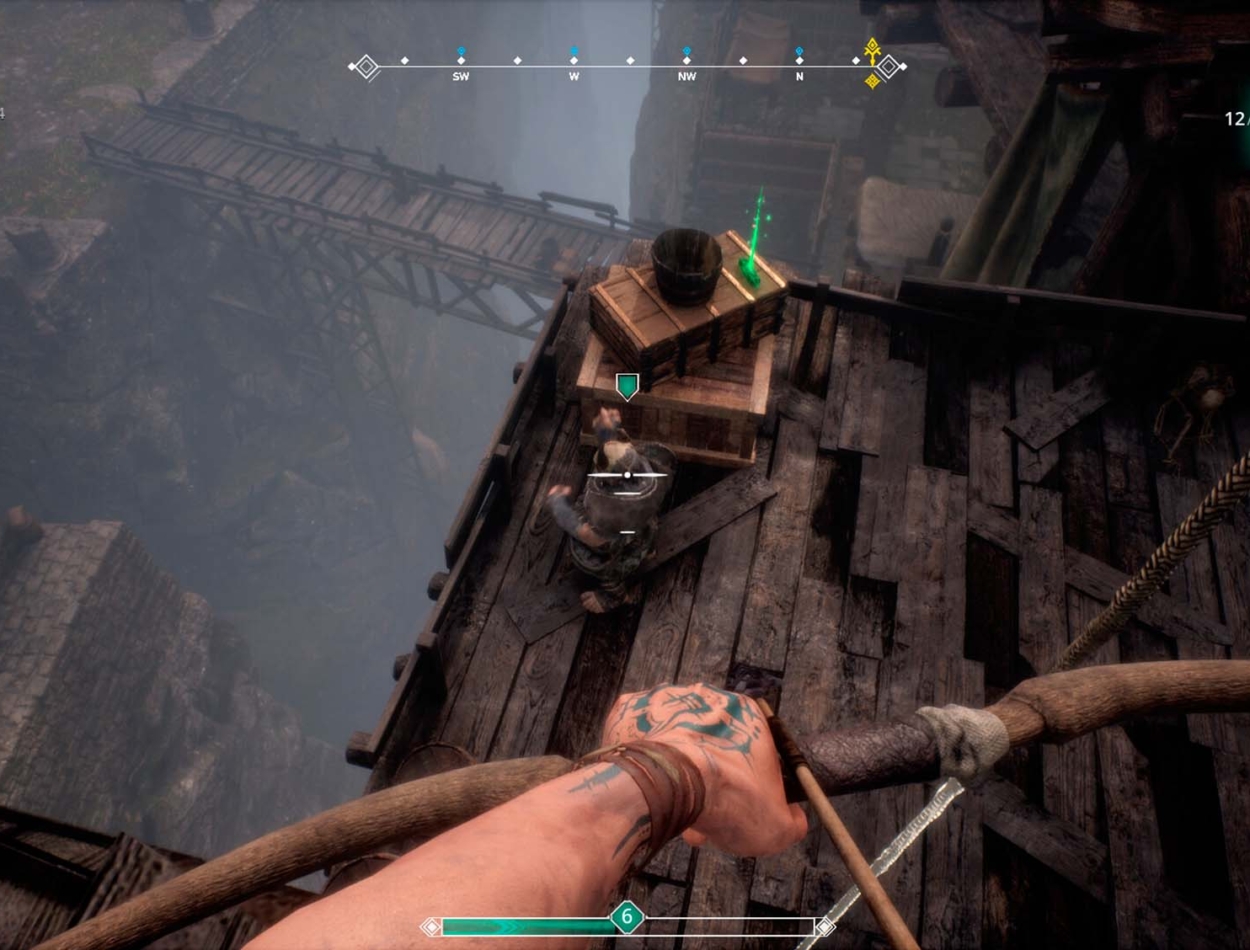Click the blue marker above the SW compass label

click(461, 50)
